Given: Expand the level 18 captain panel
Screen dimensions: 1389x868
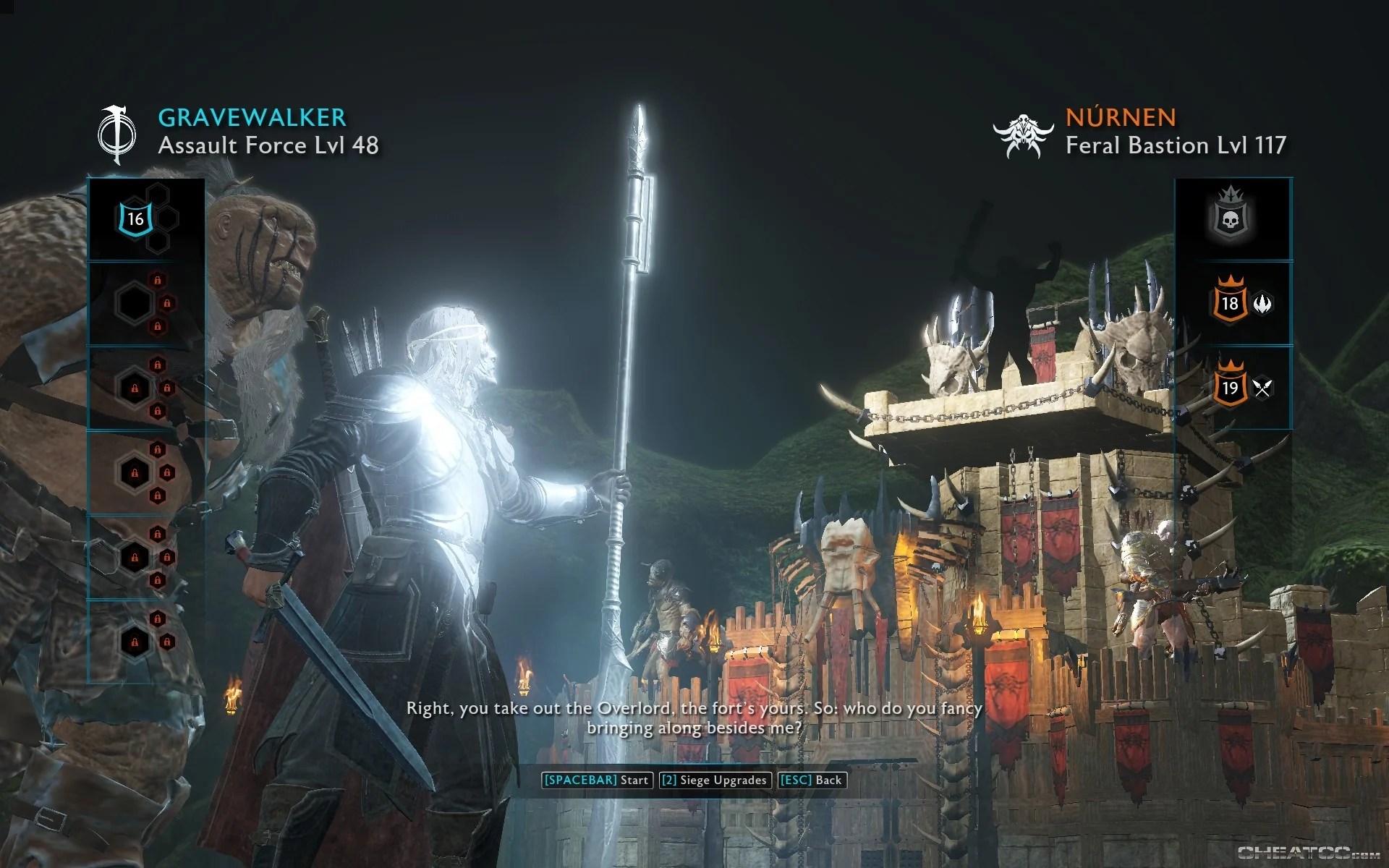Looking at the screenshot, I should pos(1233,304).
